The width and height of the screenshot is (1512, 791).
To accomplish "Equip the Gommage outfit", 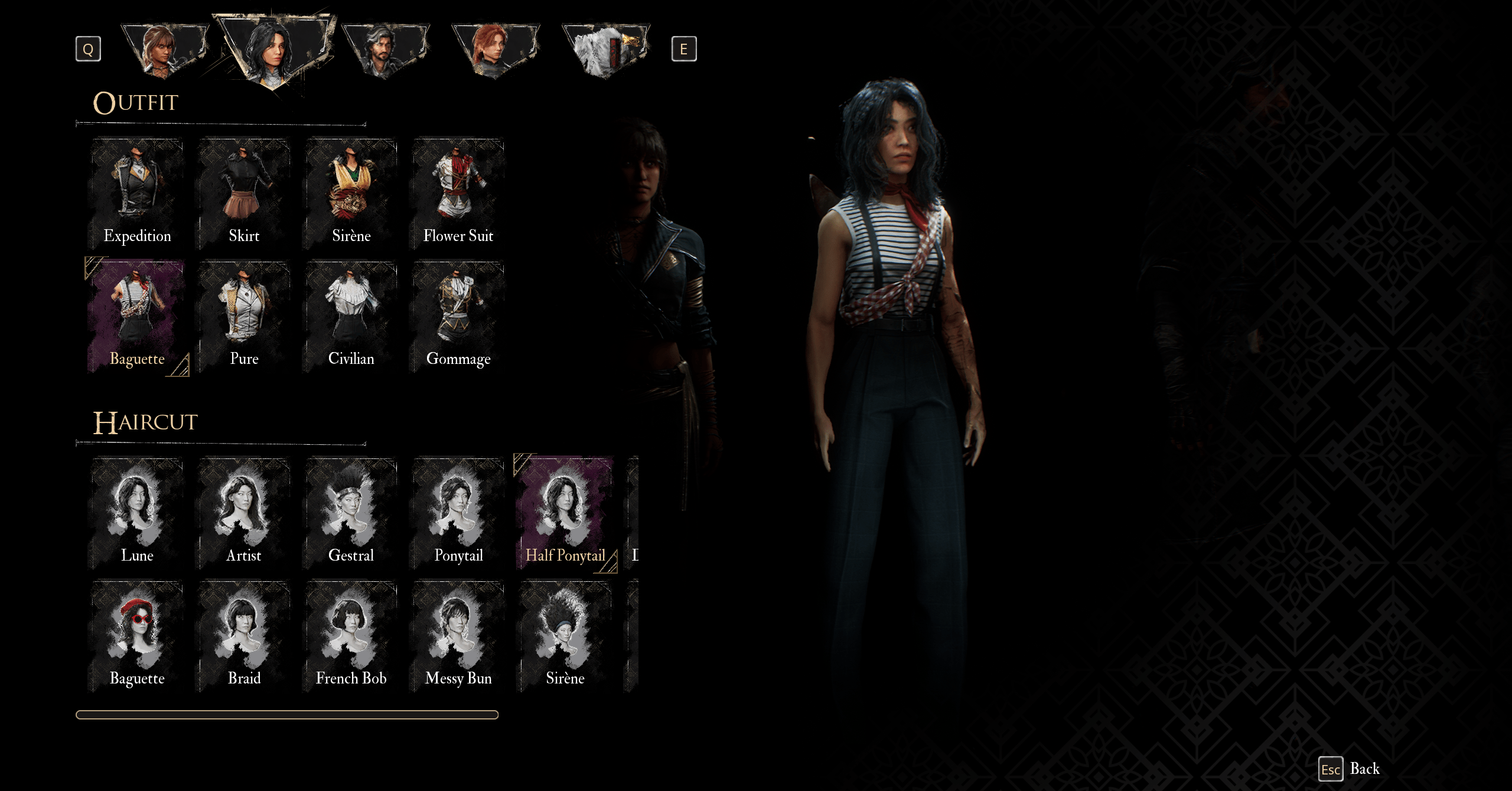I will click(458, 316).
